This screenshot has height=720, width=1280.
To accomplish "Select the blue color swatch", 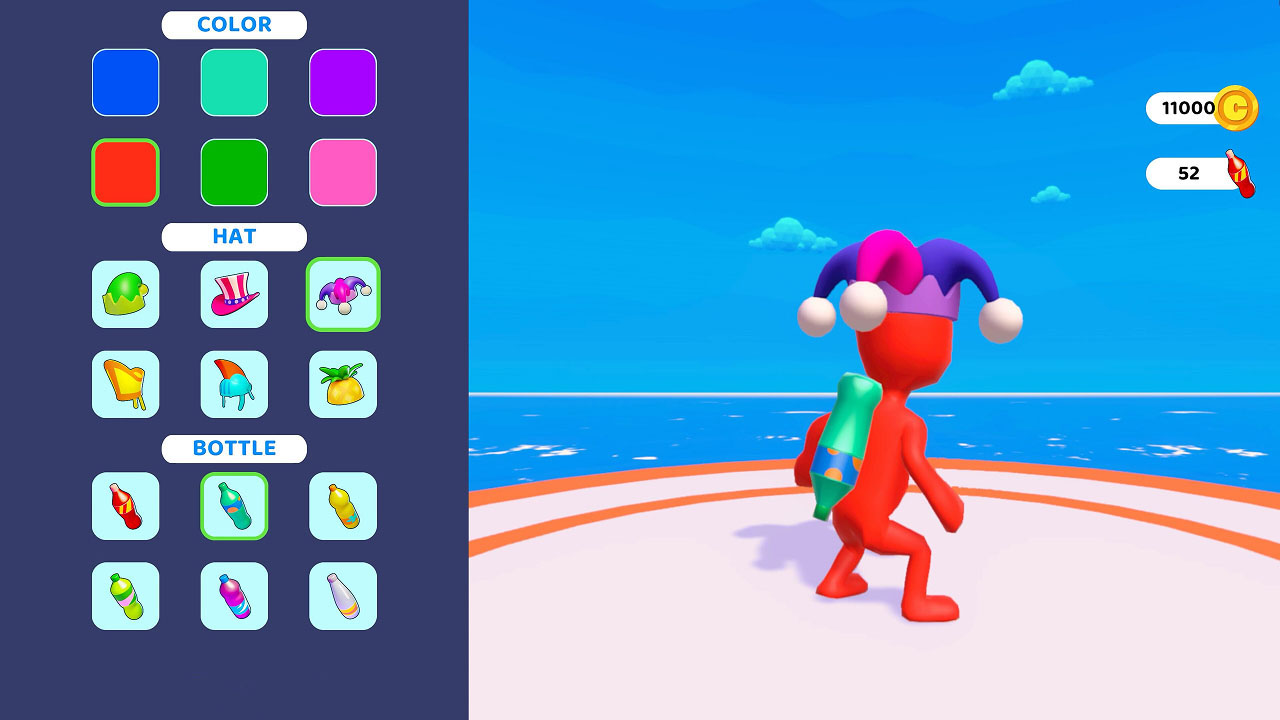I will [125, 83].
